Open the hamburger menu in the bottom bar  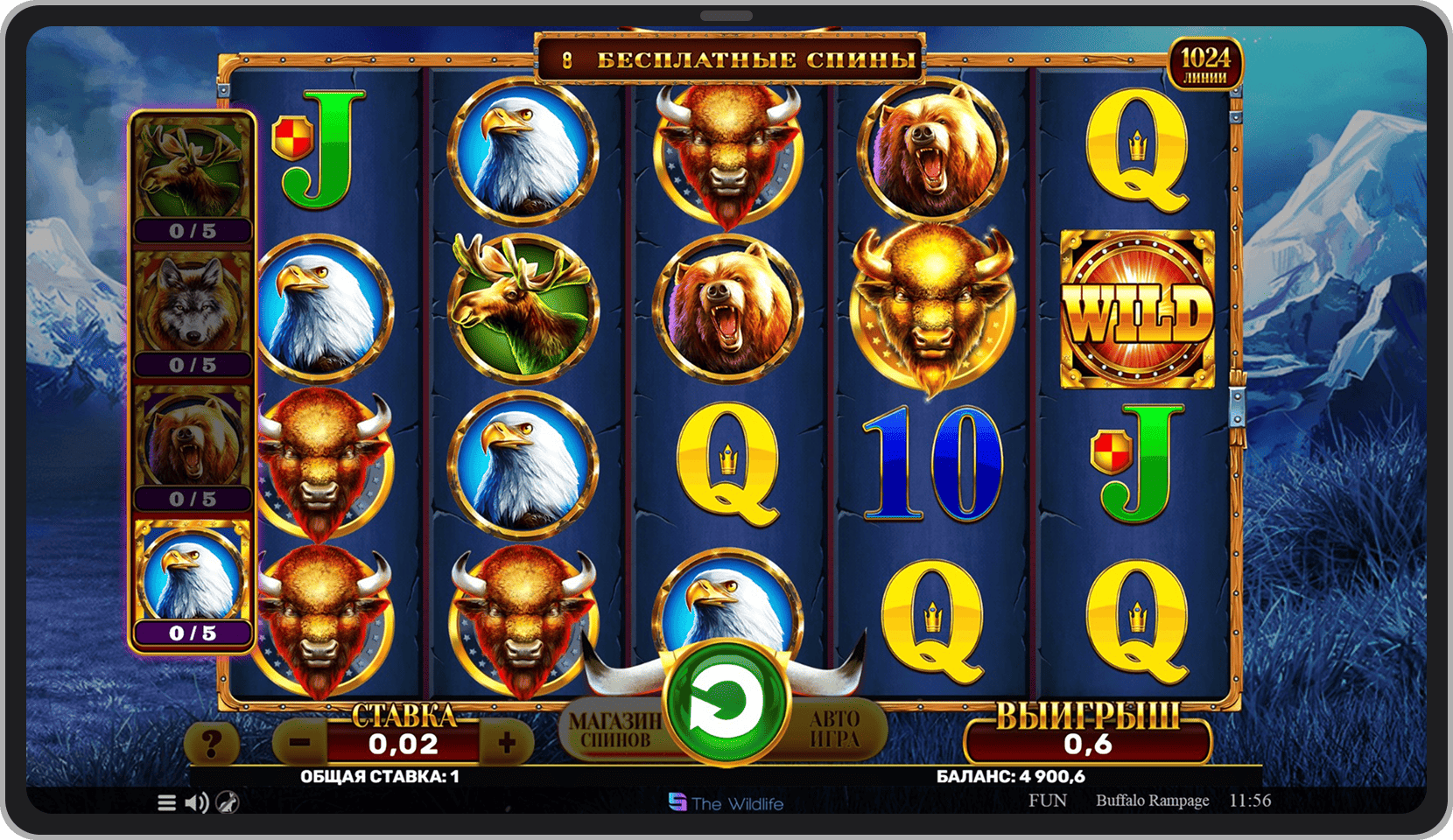166,802
